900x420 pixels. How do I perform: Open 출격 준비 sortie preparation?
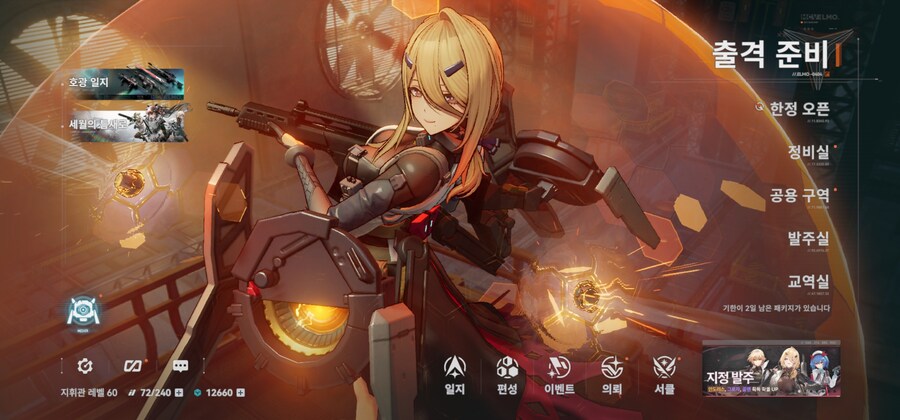click(x=771, y=53)
